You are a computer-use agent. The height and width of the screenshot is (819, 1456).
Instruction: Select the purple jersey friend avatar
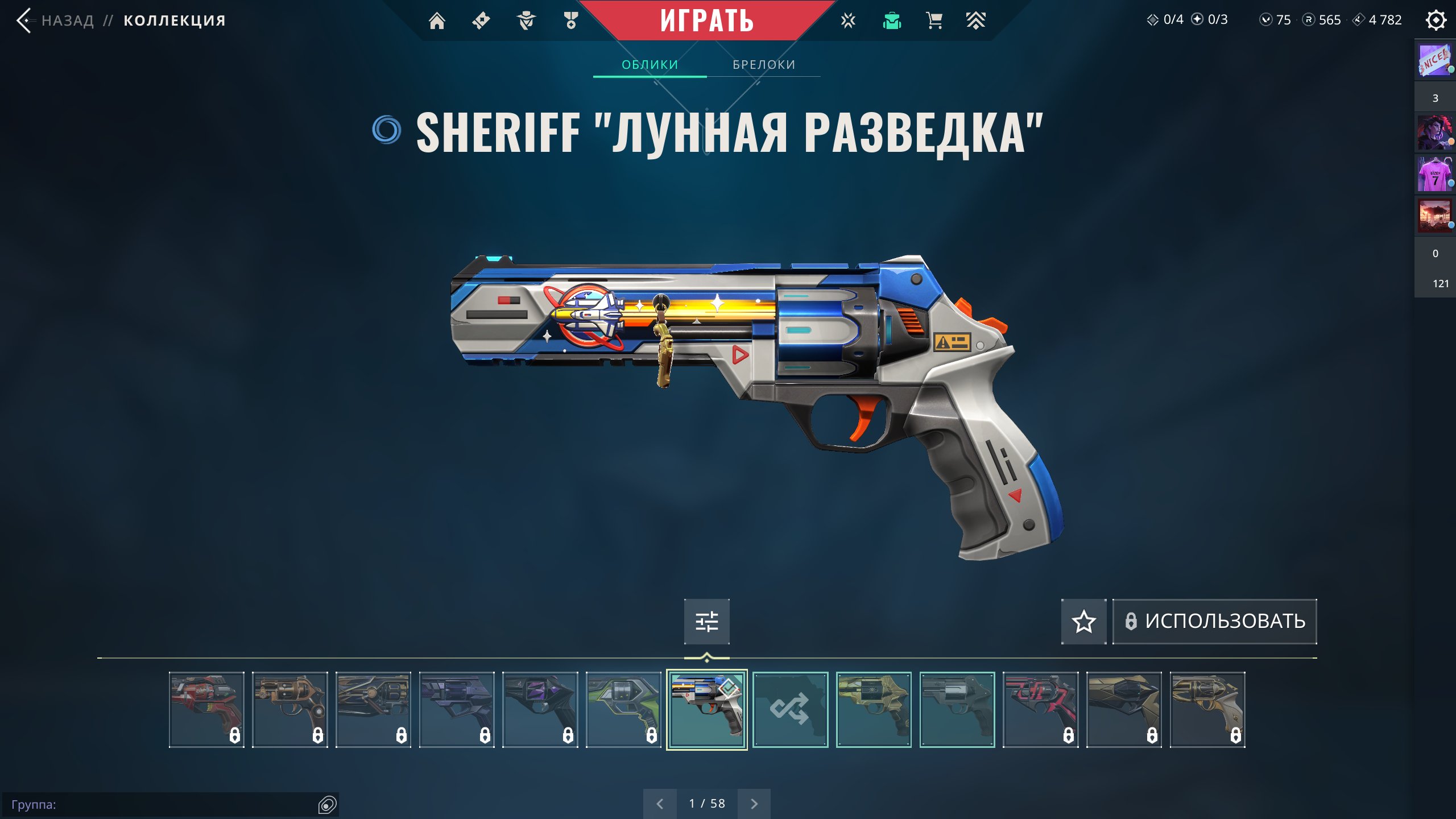[1434, 175]
